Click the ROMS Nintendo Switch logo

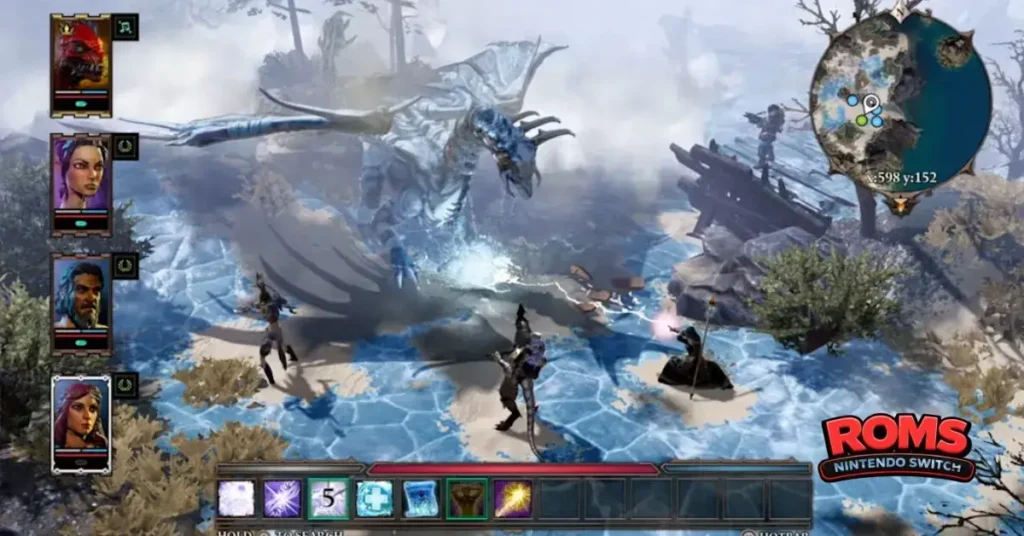[896, 447]
